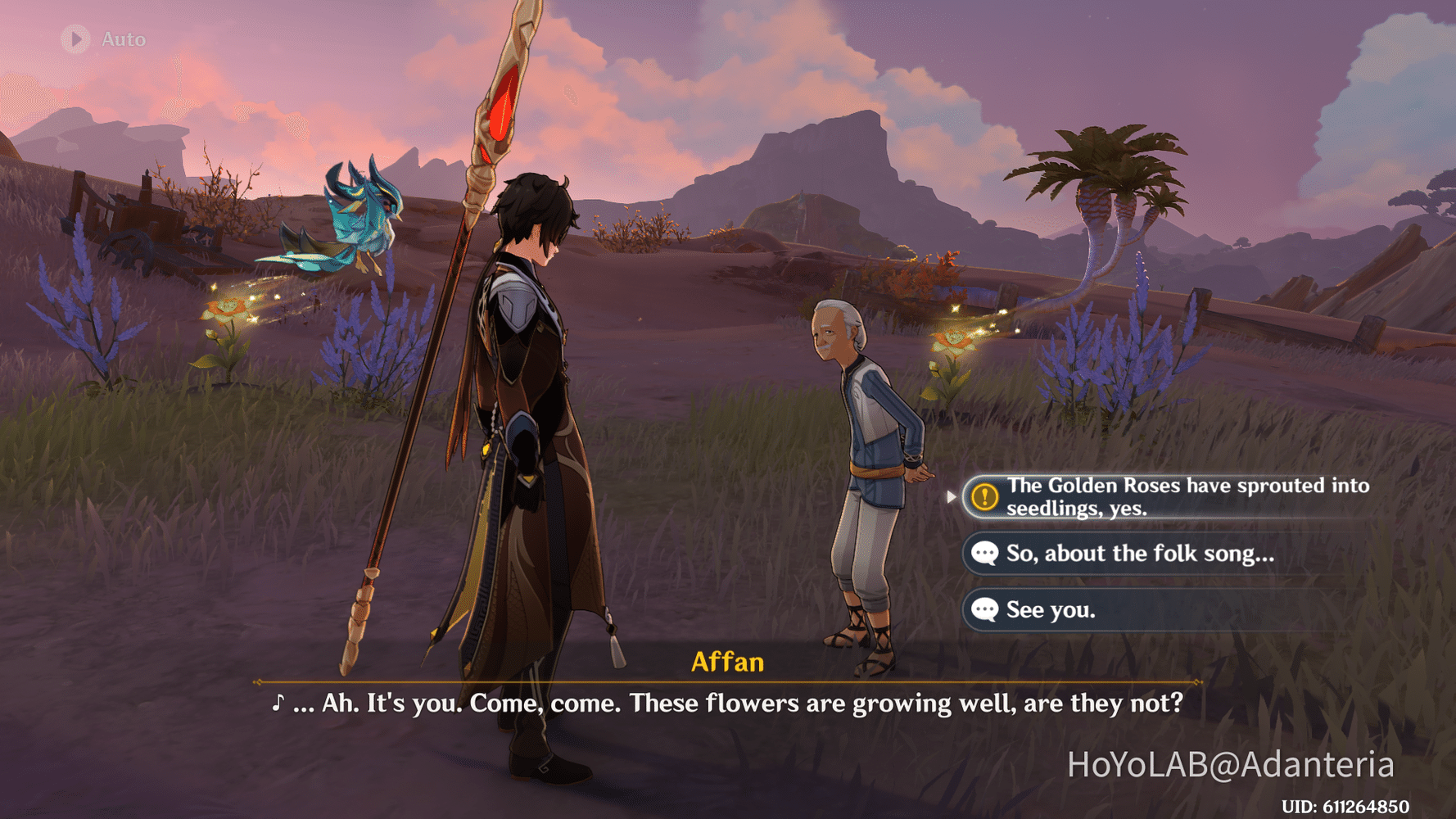Choose the folk song dialogue option

point(1138,554)
